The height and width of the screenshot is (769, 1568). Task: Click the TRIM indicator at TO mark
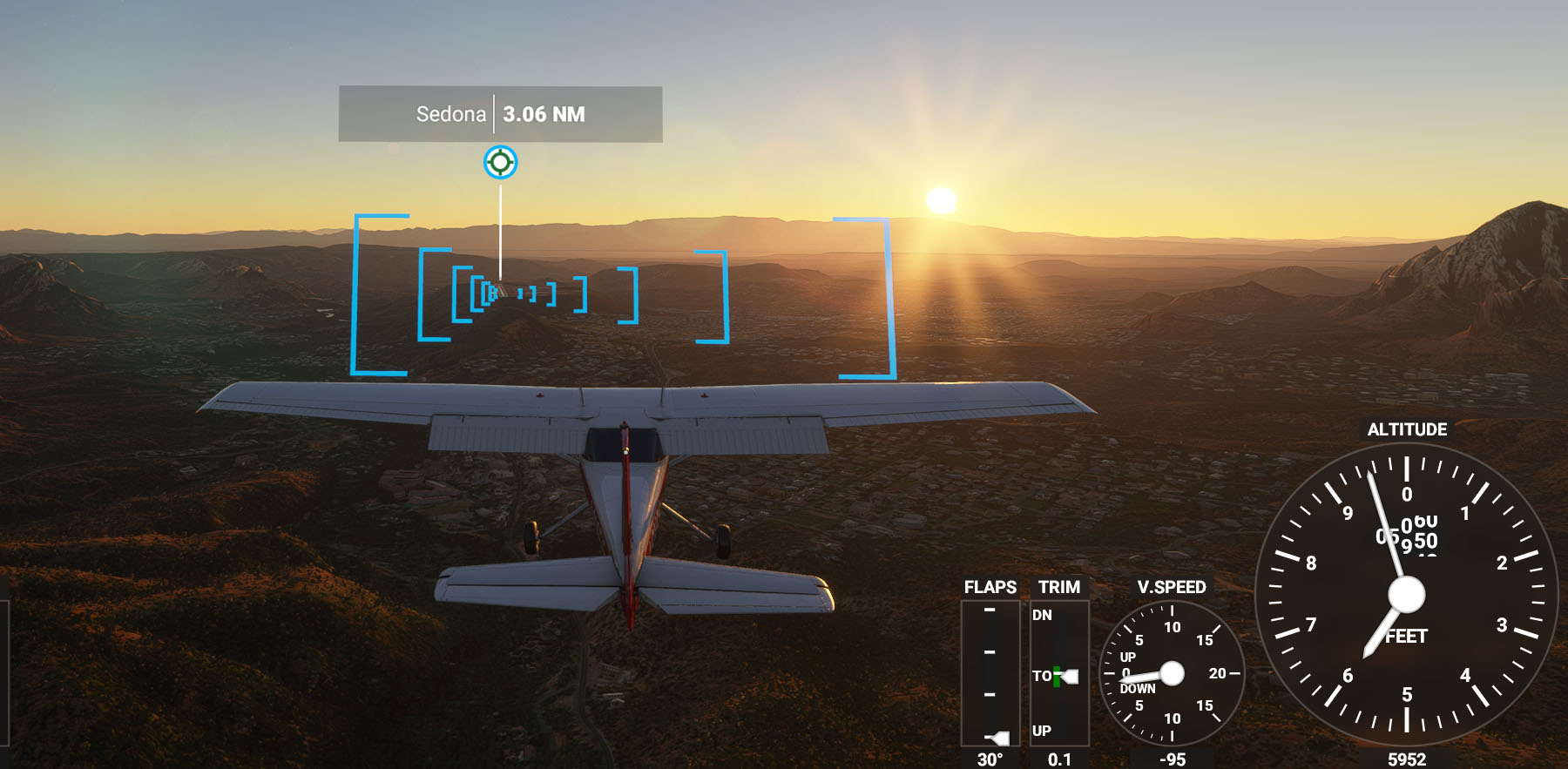(1069, 676)
